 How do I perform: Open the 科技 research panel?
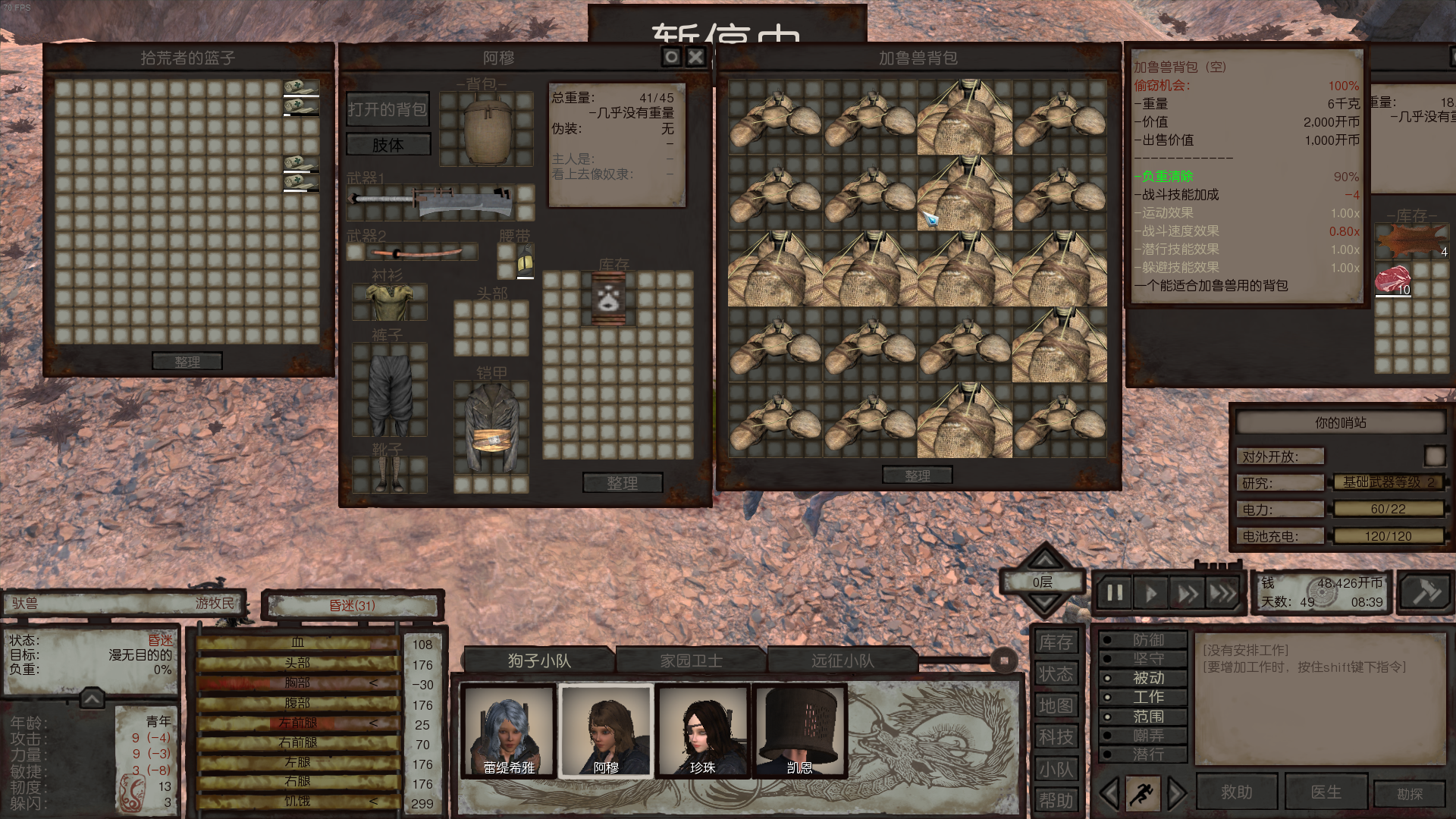(1056, 737)
